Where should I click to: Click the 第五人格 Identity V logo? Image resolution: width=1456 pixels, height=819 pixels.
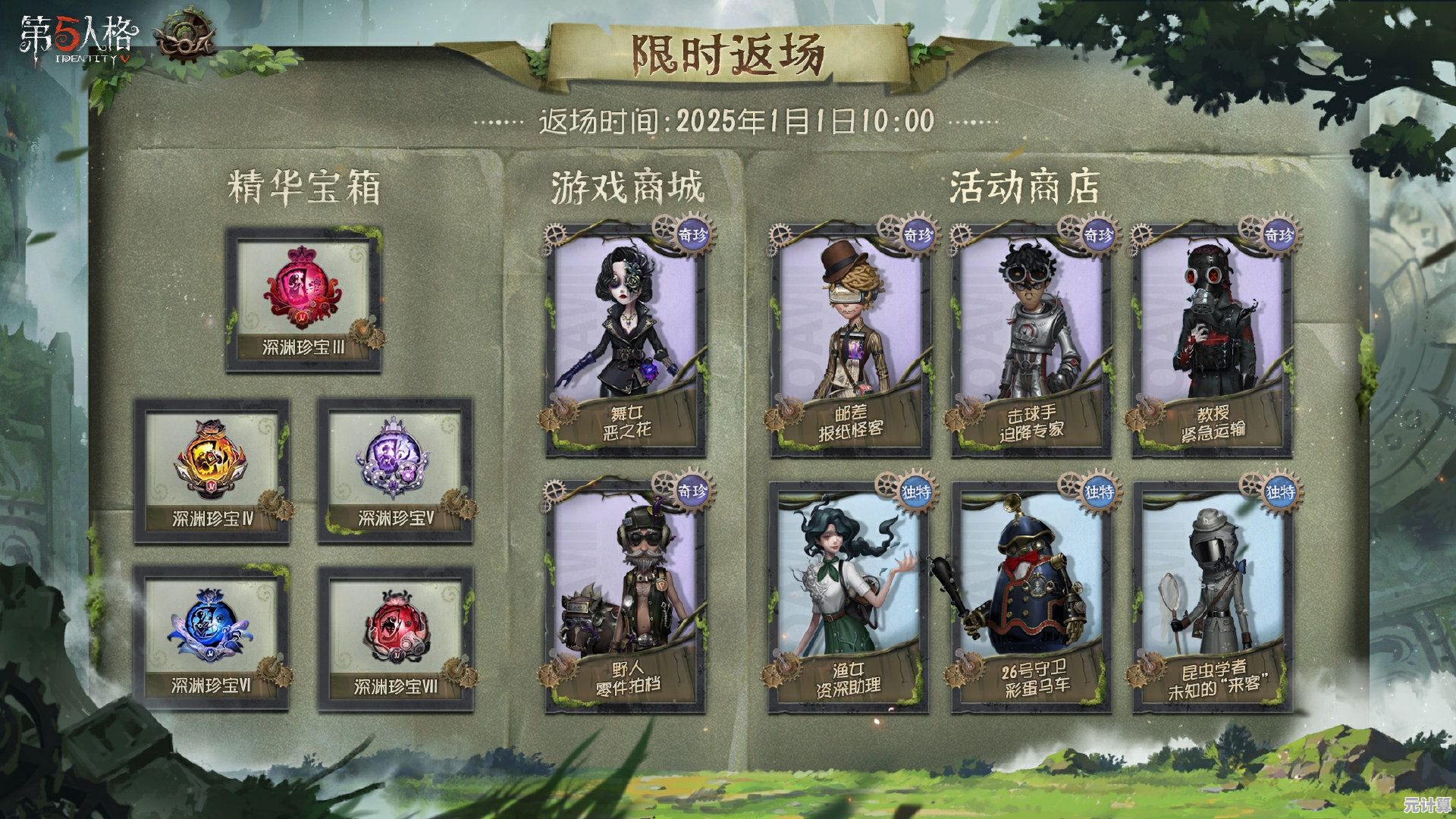coord(79,41)
